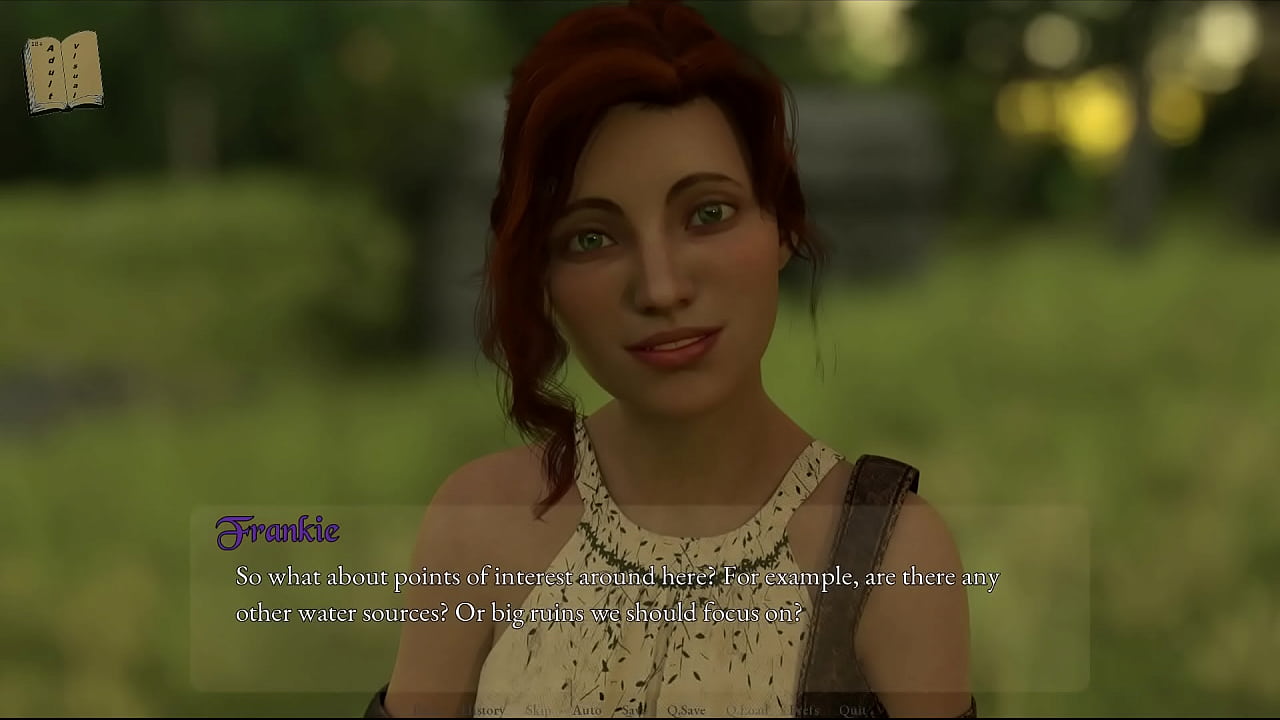Quick load with Q.Load
Viewport: 1280px width, 720px height.
click(x=747, y=710)
